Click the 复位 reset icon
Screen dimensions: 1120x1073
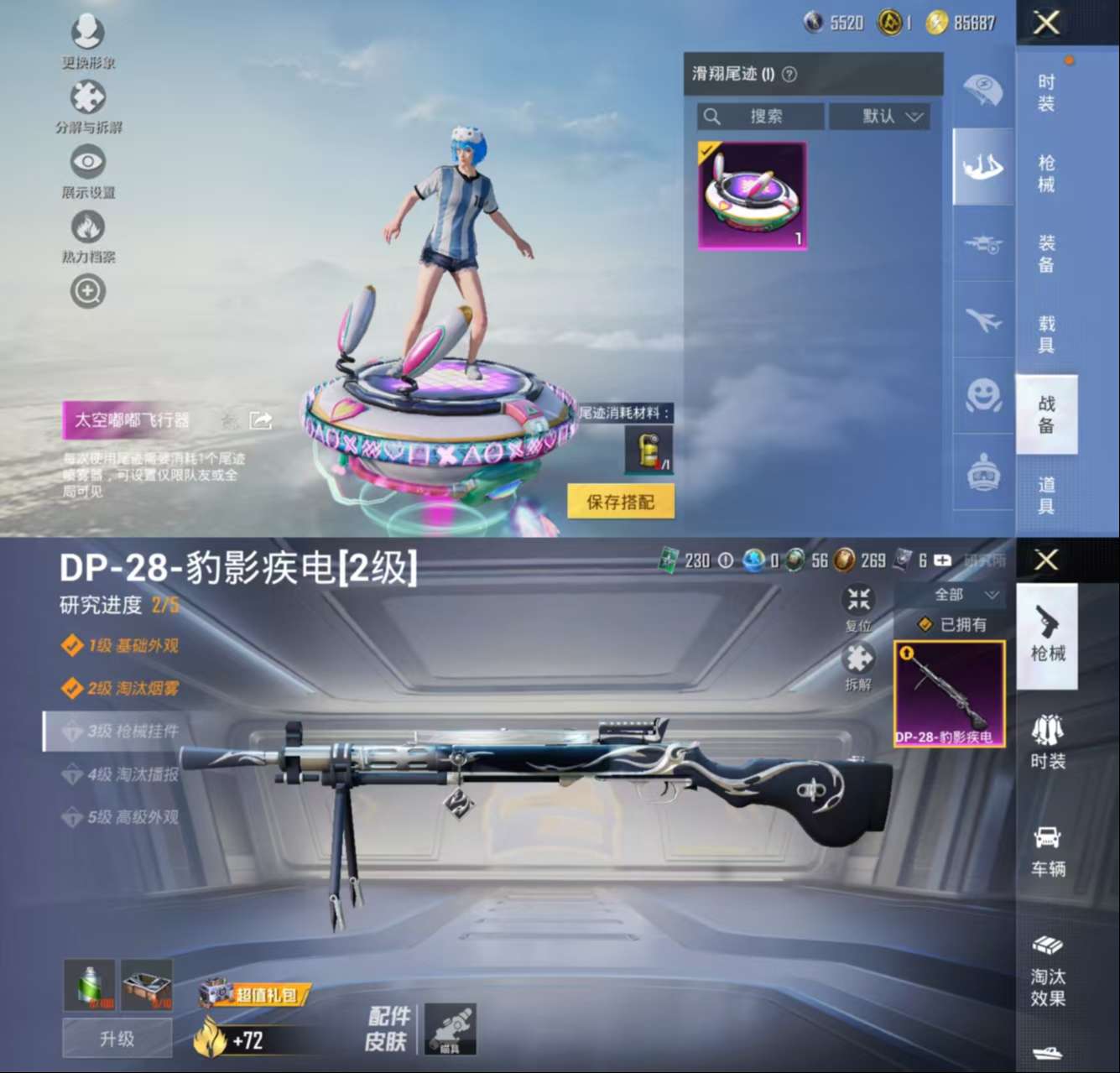857,600
